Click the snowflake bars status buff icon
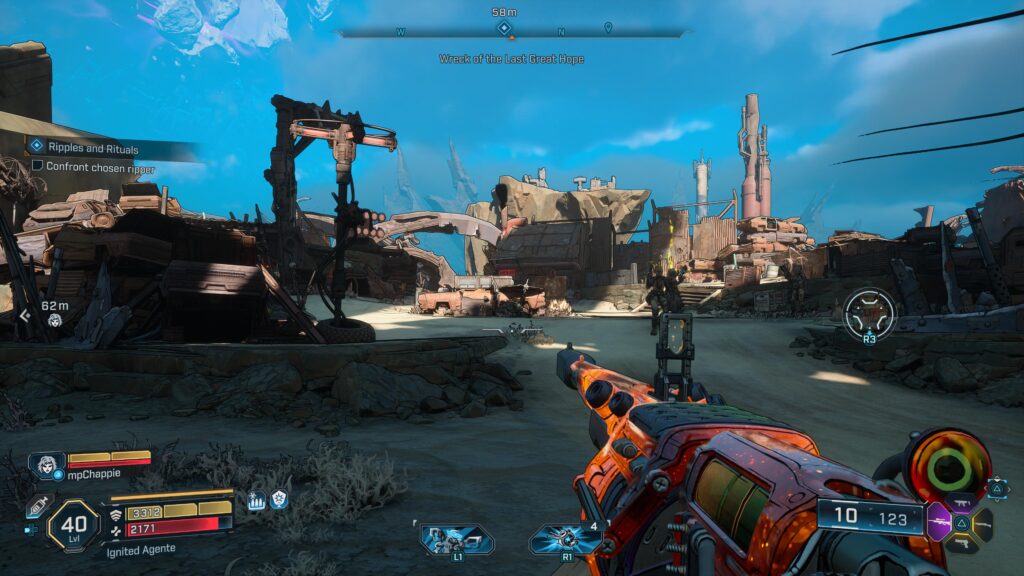Image resolution: width=1024 pixels, height=576 pixels. tap(256, 501)
